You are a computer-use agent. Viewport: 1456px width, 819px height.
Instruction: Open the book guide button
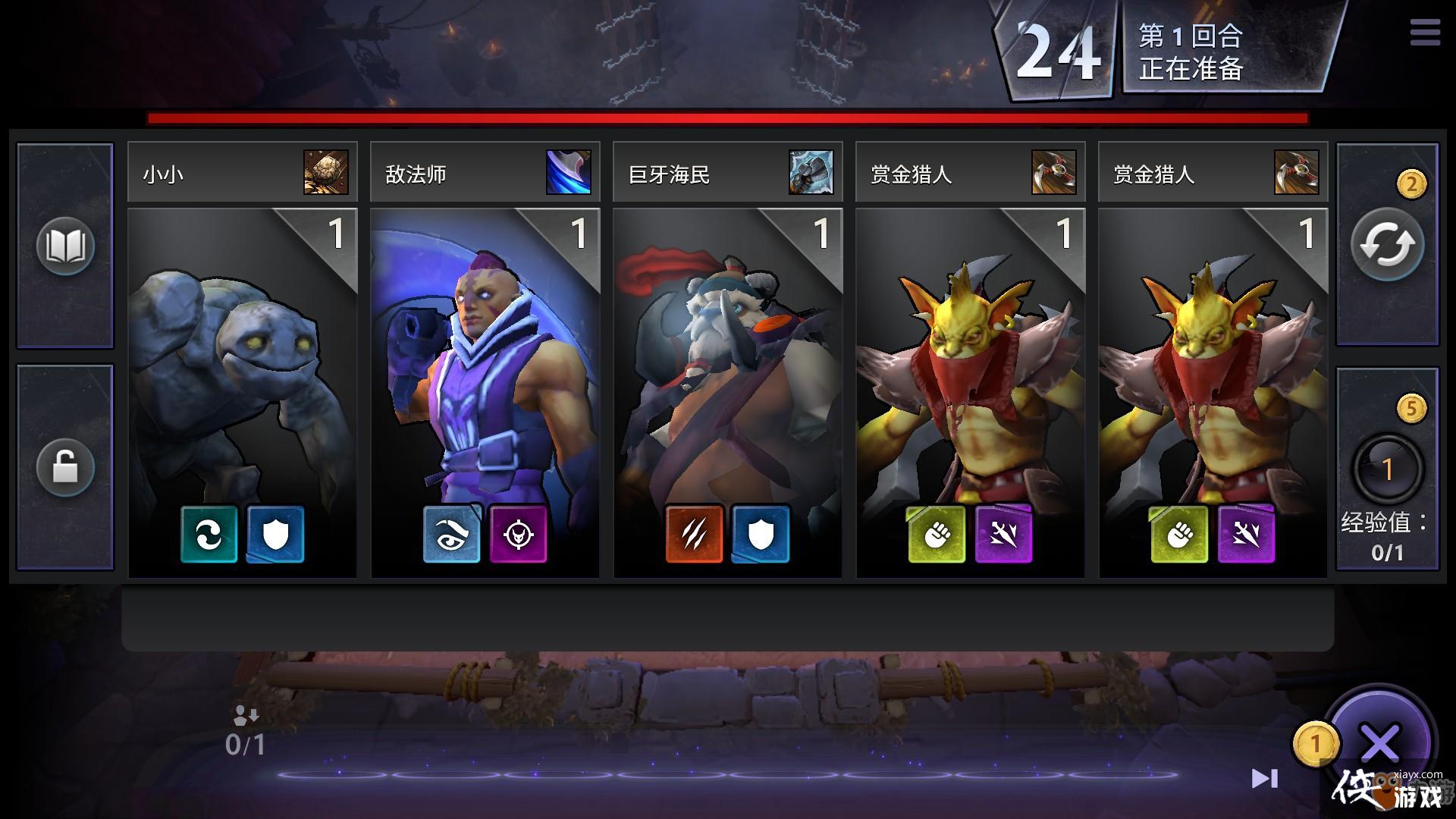click(x=65, y=245)
